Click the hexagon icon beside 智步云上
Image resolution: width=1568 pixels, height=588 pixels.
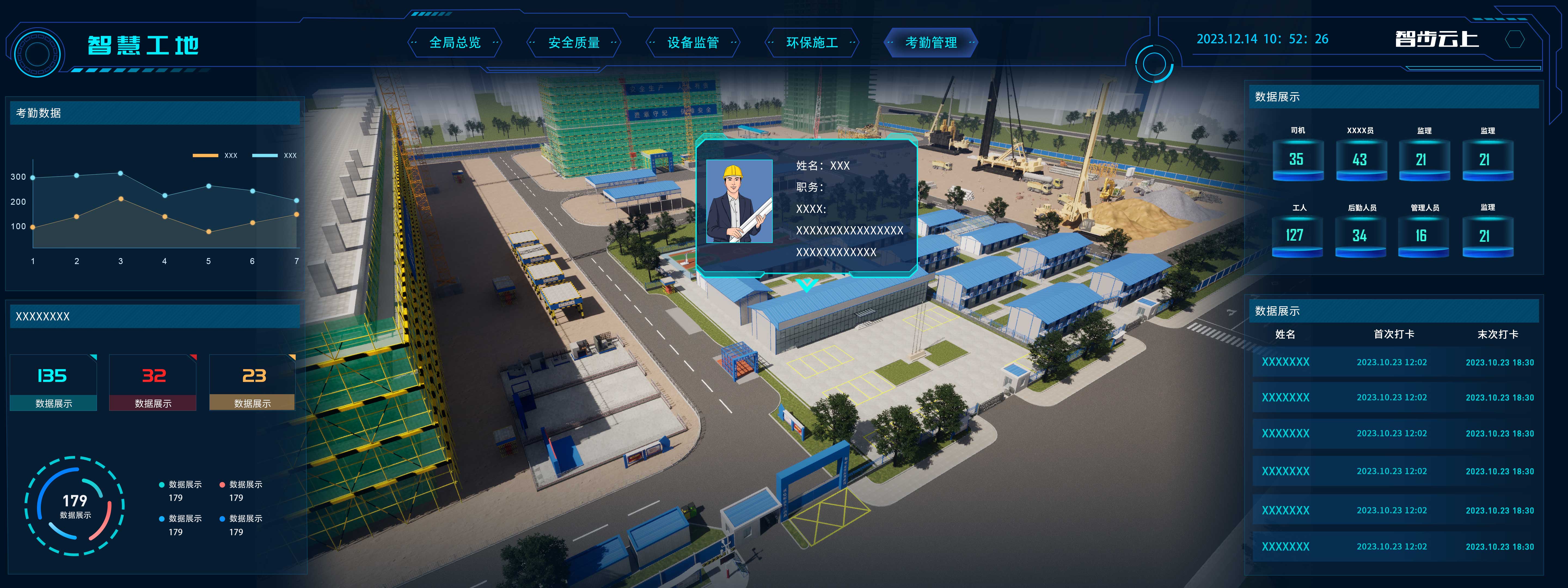pos(1514,39)
